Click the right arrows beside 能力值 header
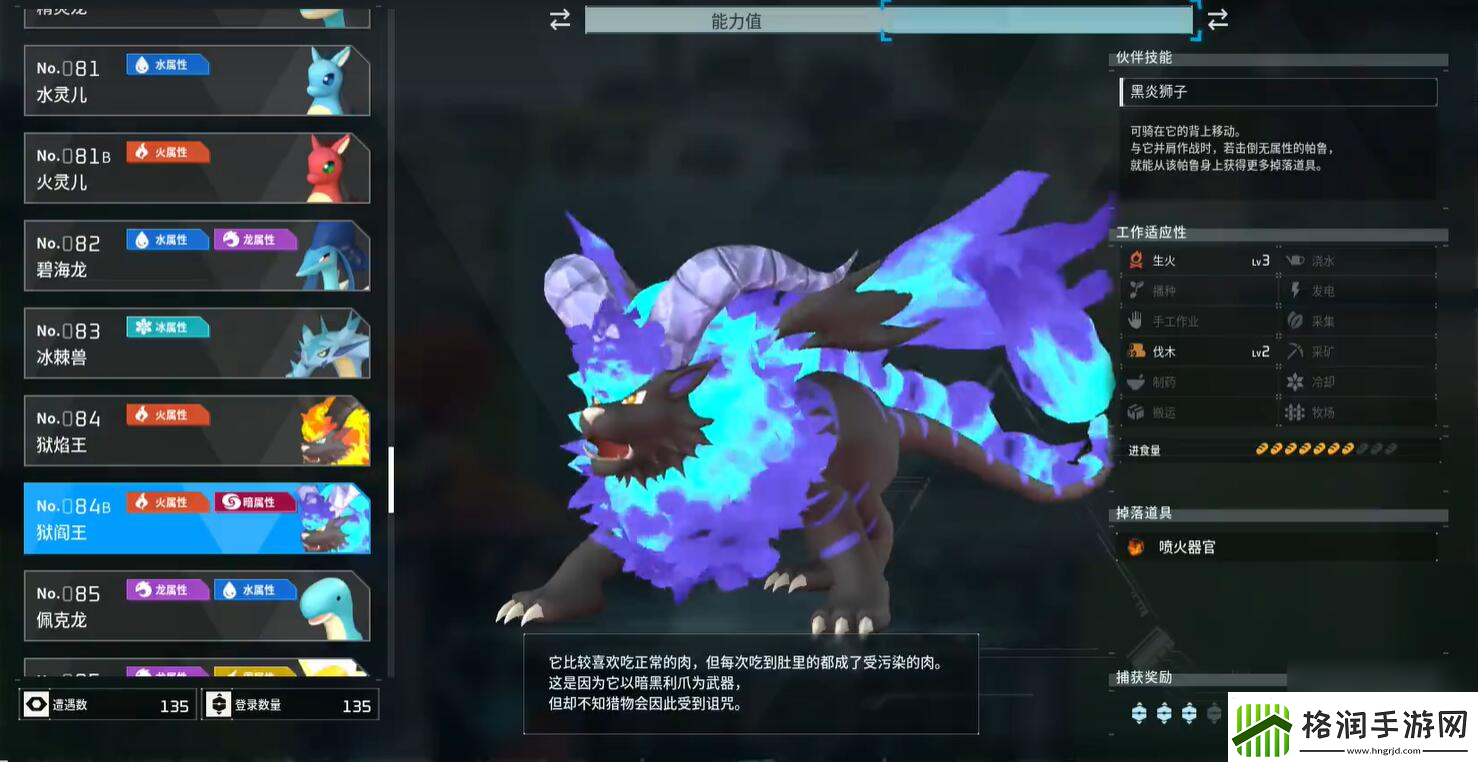 click(x=1218, y=18)
